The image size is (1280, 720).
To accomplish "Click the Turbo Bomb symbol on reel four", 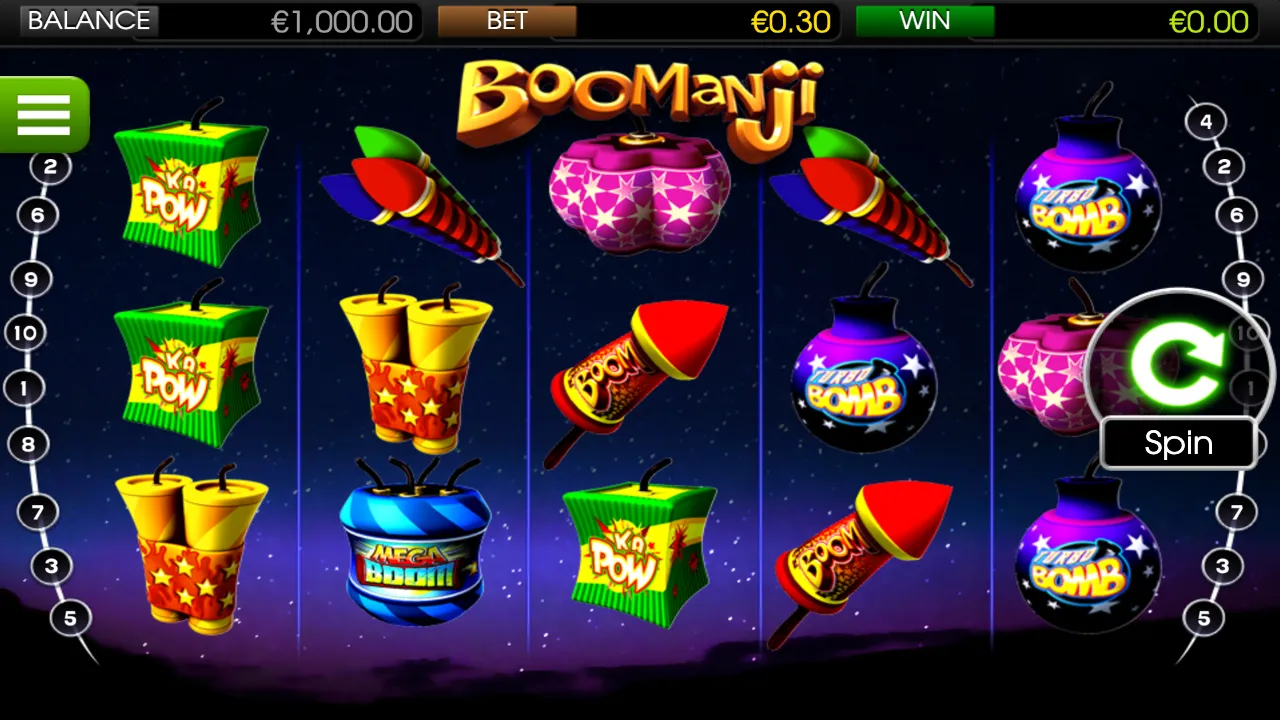I will 862,385.
